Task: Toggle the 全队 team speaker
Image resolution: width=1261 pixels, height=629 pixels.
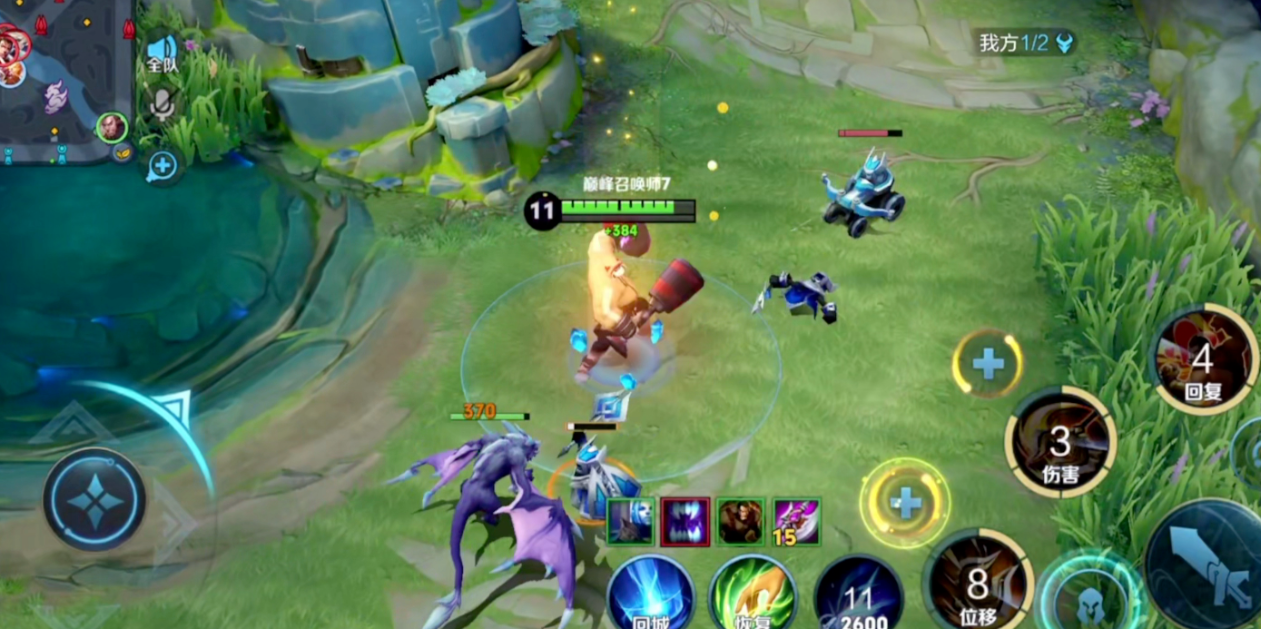Action: [x=162, y=52]
